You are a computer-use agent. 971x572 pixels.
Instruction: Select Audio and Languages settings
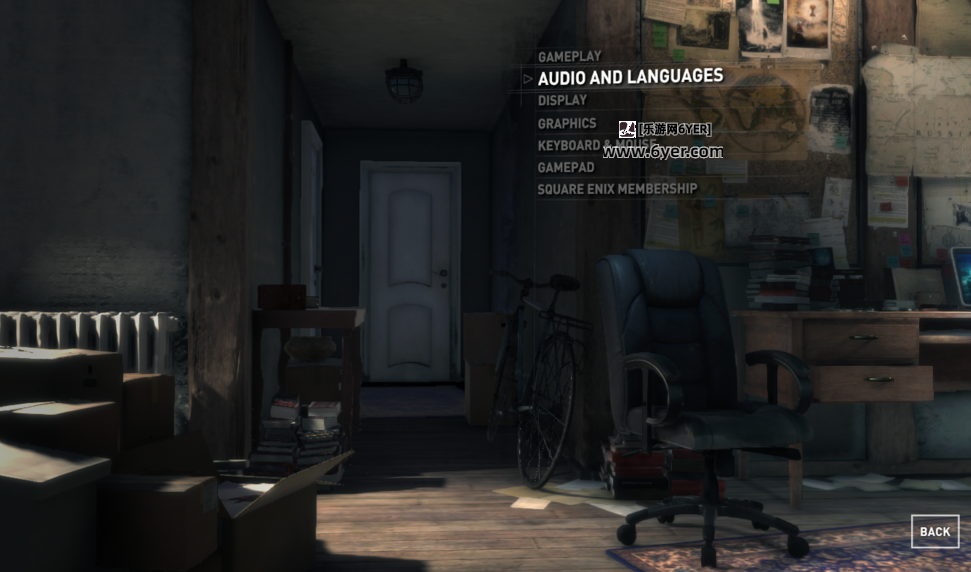pyautogui.click(x=630, y=77)
